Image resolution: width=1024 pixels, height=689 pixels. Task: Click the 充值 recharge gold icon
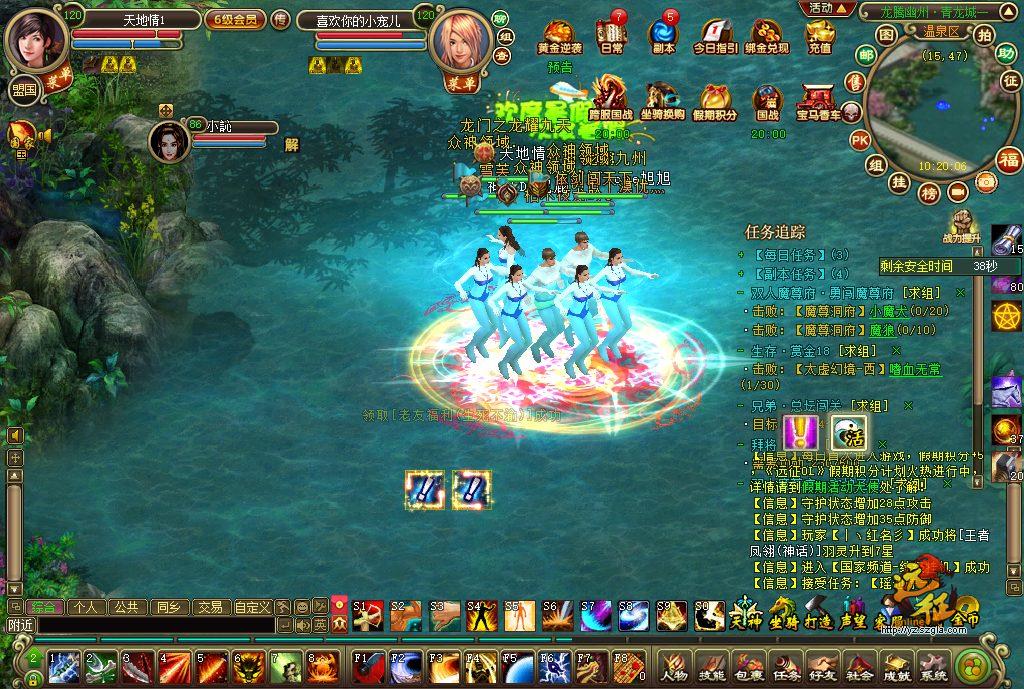[x=819, y=35]
